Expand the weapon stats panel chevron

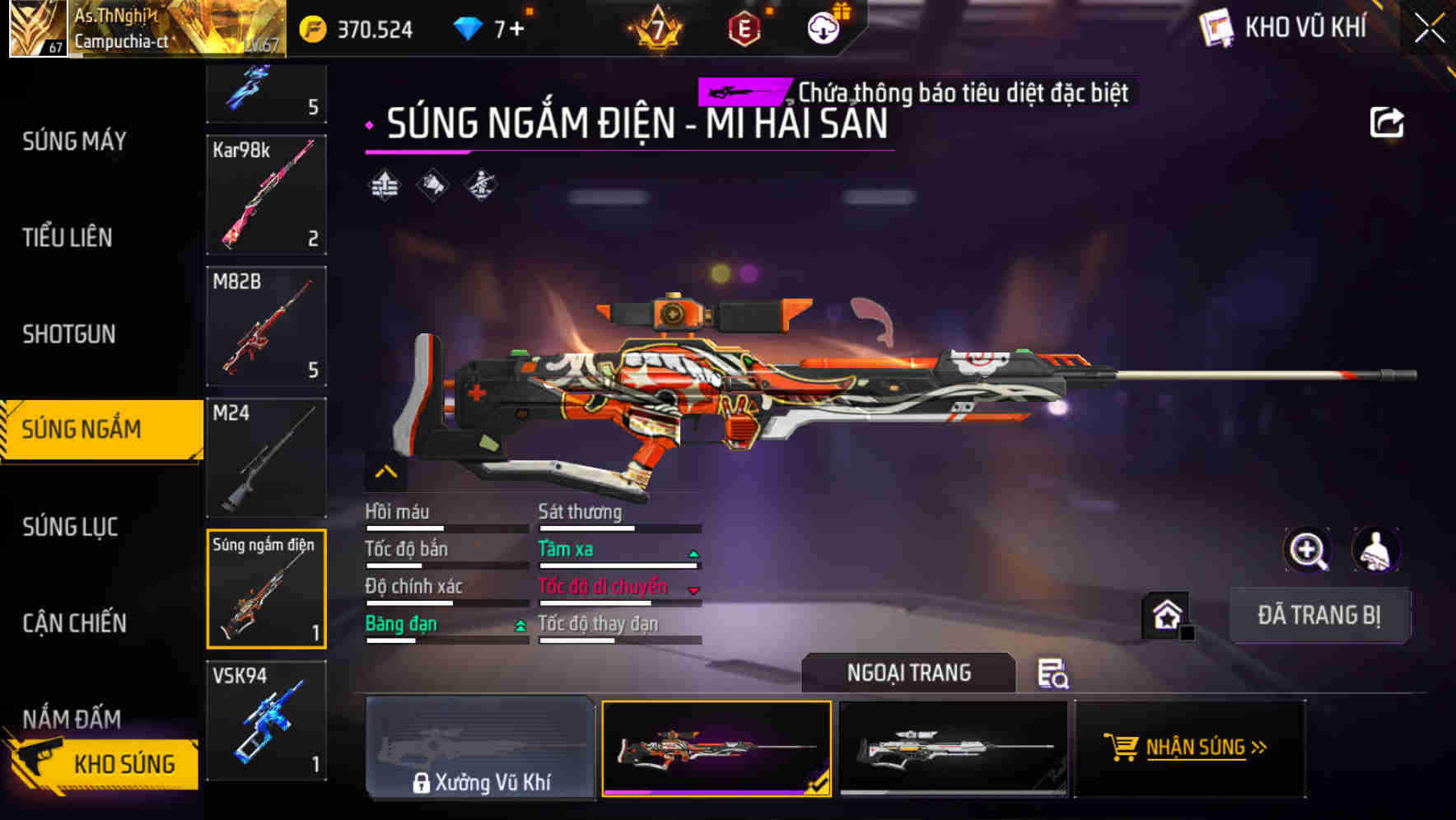(x=385, y=472)
